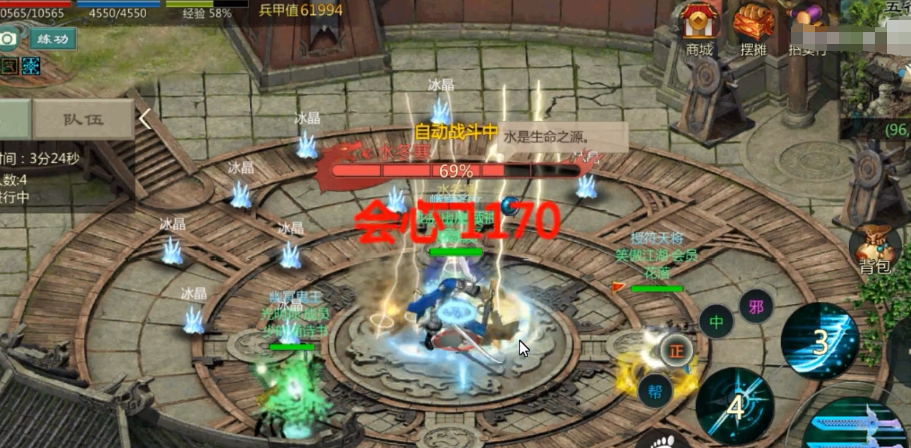The height and width of the screenshot is (448, 911).
Task: Tap the 练功 training button
Action: click(x=52, y=38)
